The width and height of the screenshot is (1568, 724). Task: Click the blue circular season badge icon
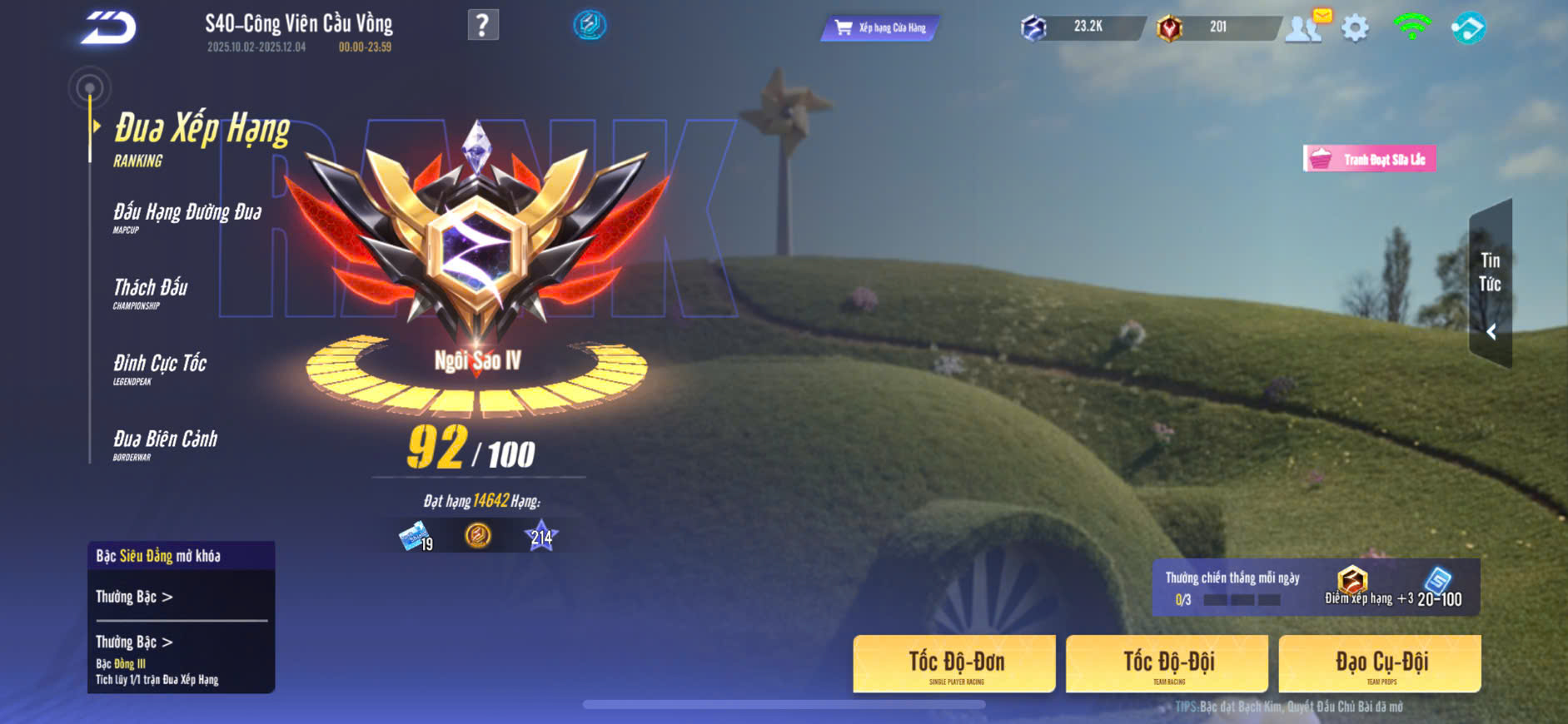pyautogui.click(x=590, y=25)
